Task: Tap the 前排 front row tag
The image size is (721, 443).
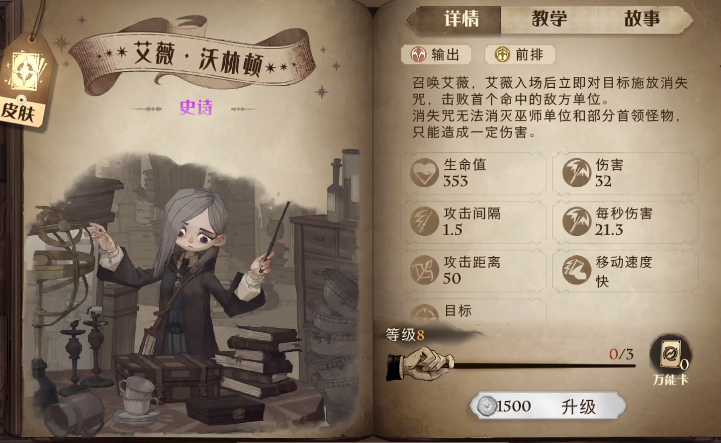Action: tap(519, 55)
